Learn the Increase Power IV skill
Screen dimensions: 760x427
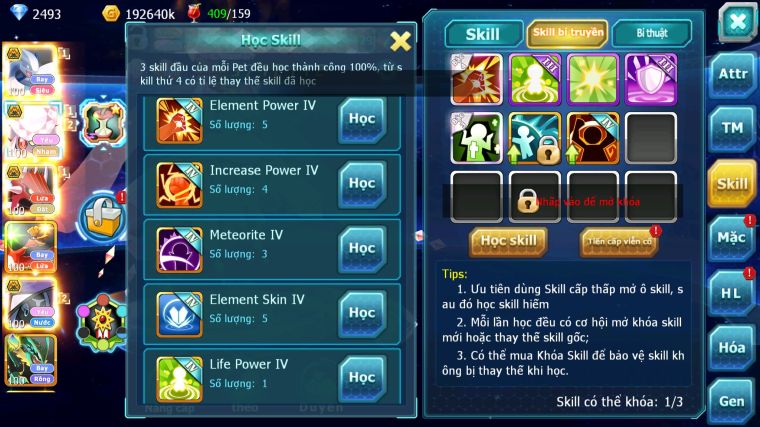click(362, 184)
